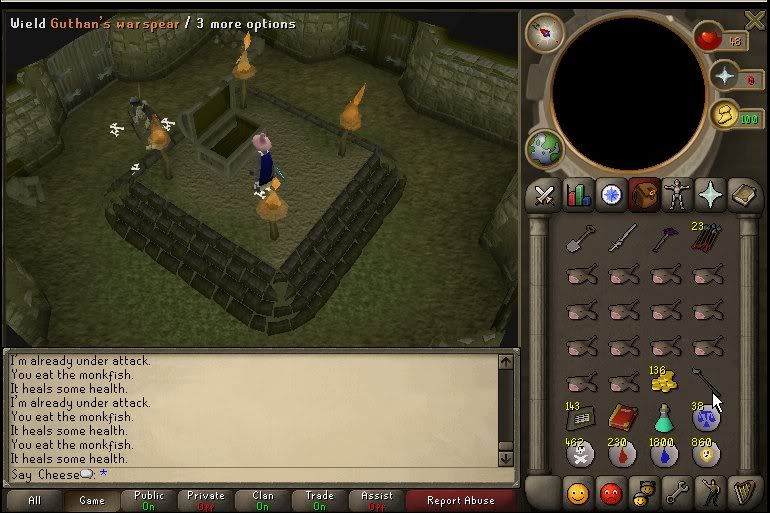Viewport: 770px width, 513px height.
Task: Open the world map globe
Action: point(544,147)
